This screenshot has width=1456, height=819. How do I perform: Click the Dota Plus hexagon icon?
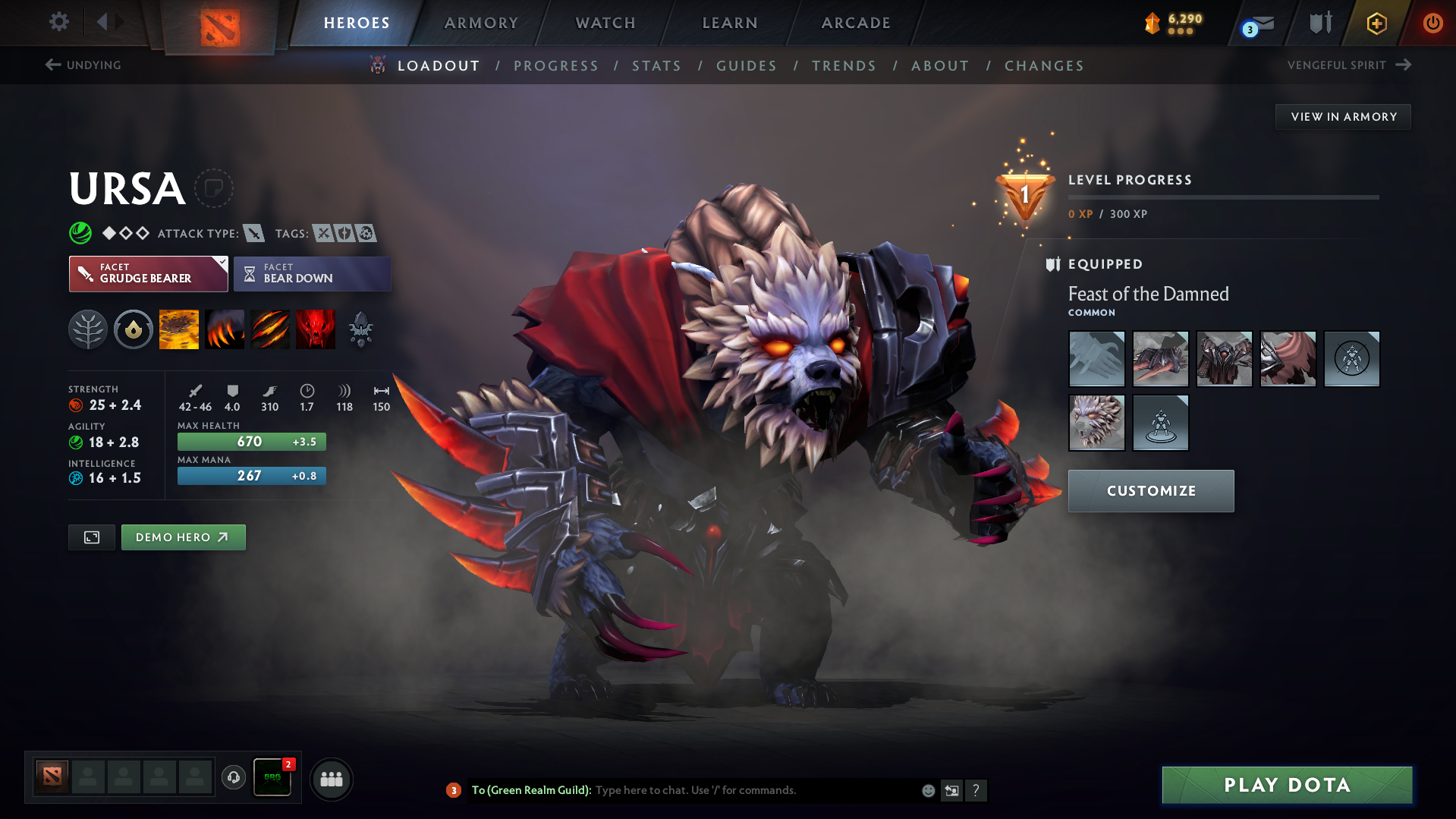point(1376,23)
